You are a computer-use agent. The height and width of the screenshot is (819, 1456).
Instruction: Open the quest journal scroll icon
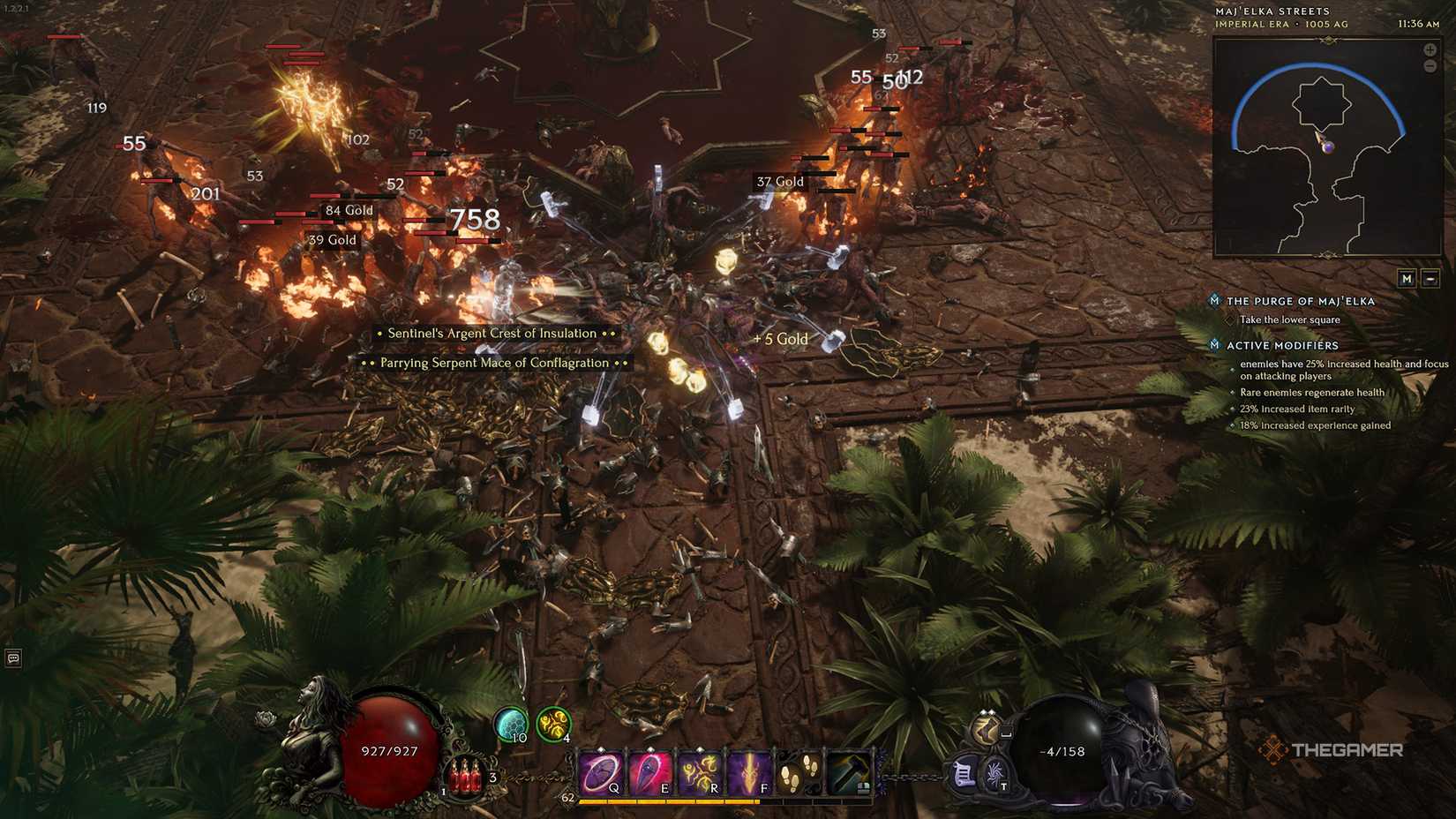pyautogui.click(x=963, y=773)
